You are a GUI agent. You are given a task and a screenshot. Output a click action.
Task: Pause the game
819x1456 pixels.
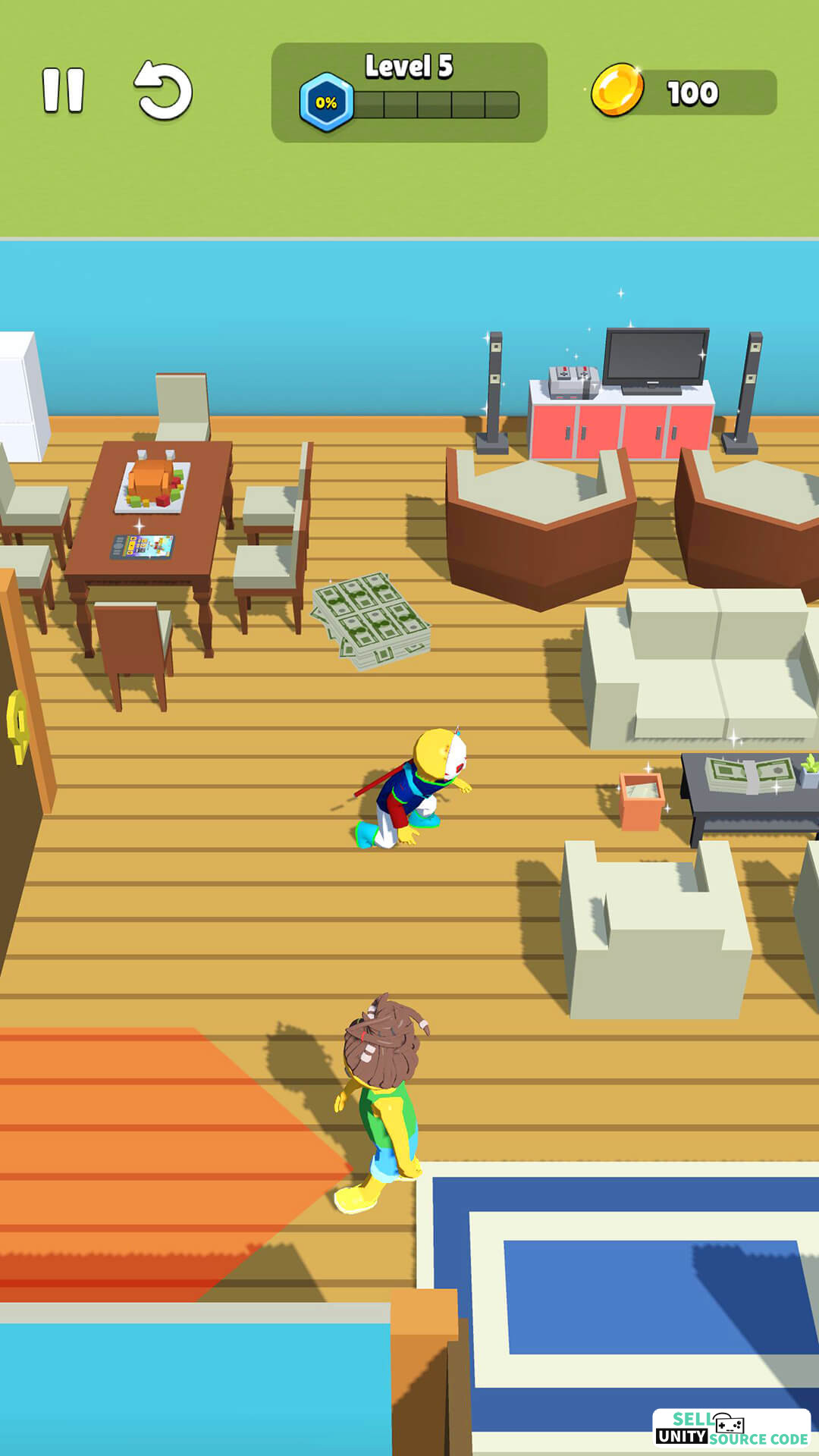pos(63,91)
